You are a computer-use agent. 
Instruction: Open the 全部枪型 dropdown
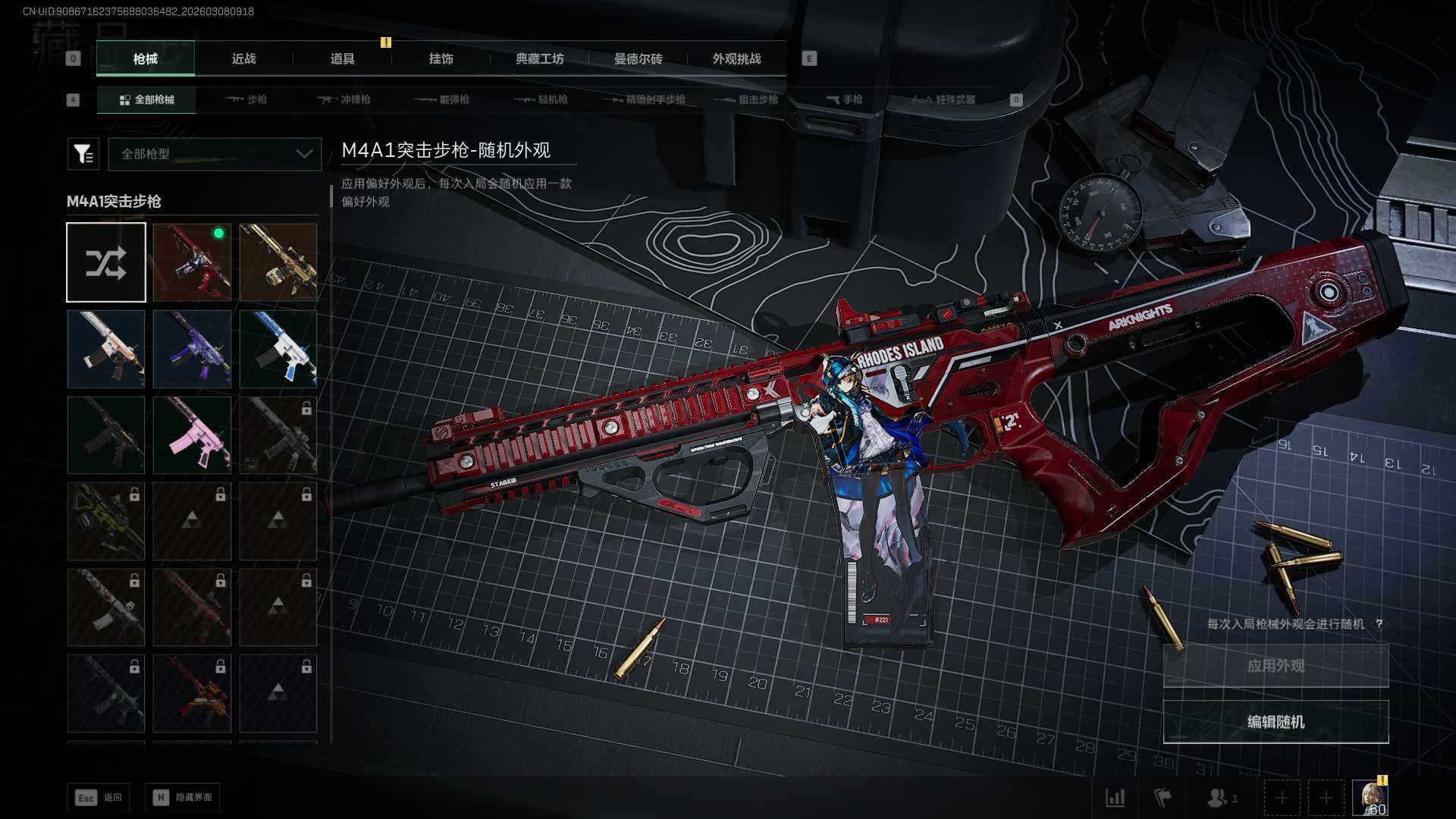click(215, 154)
